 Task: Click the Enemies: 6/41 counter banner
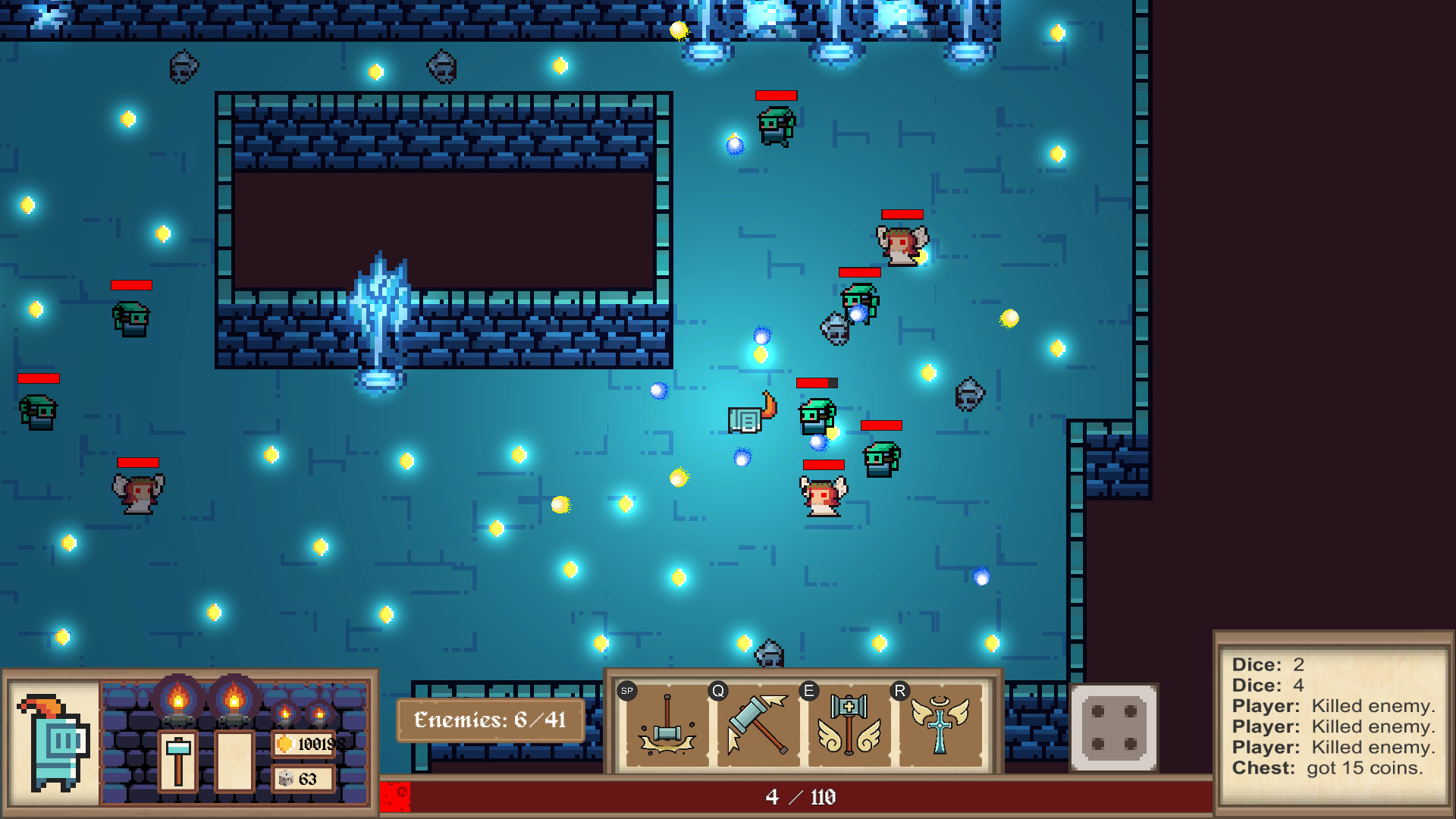point(490,720)
